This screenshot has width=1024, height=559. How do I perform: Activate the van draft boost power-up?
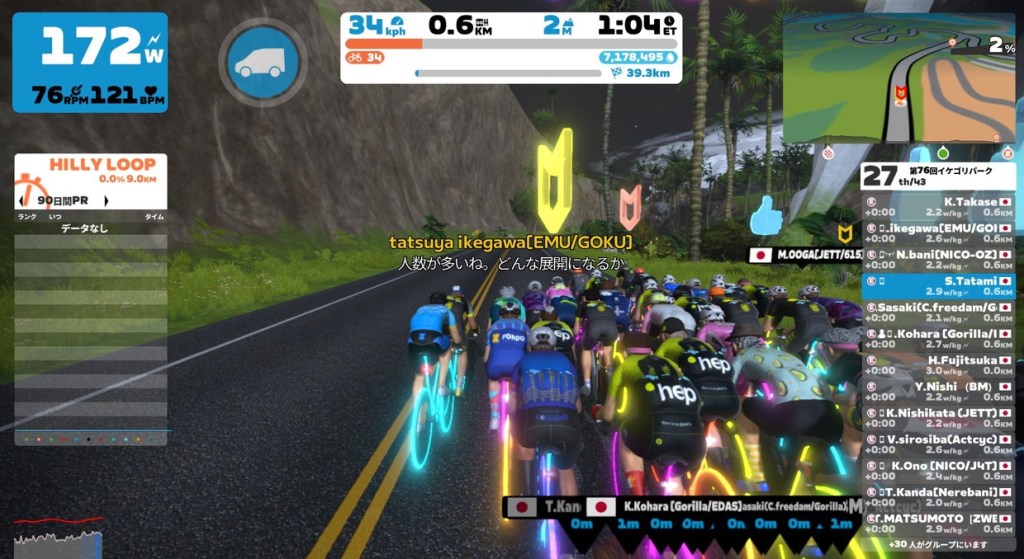262,62
